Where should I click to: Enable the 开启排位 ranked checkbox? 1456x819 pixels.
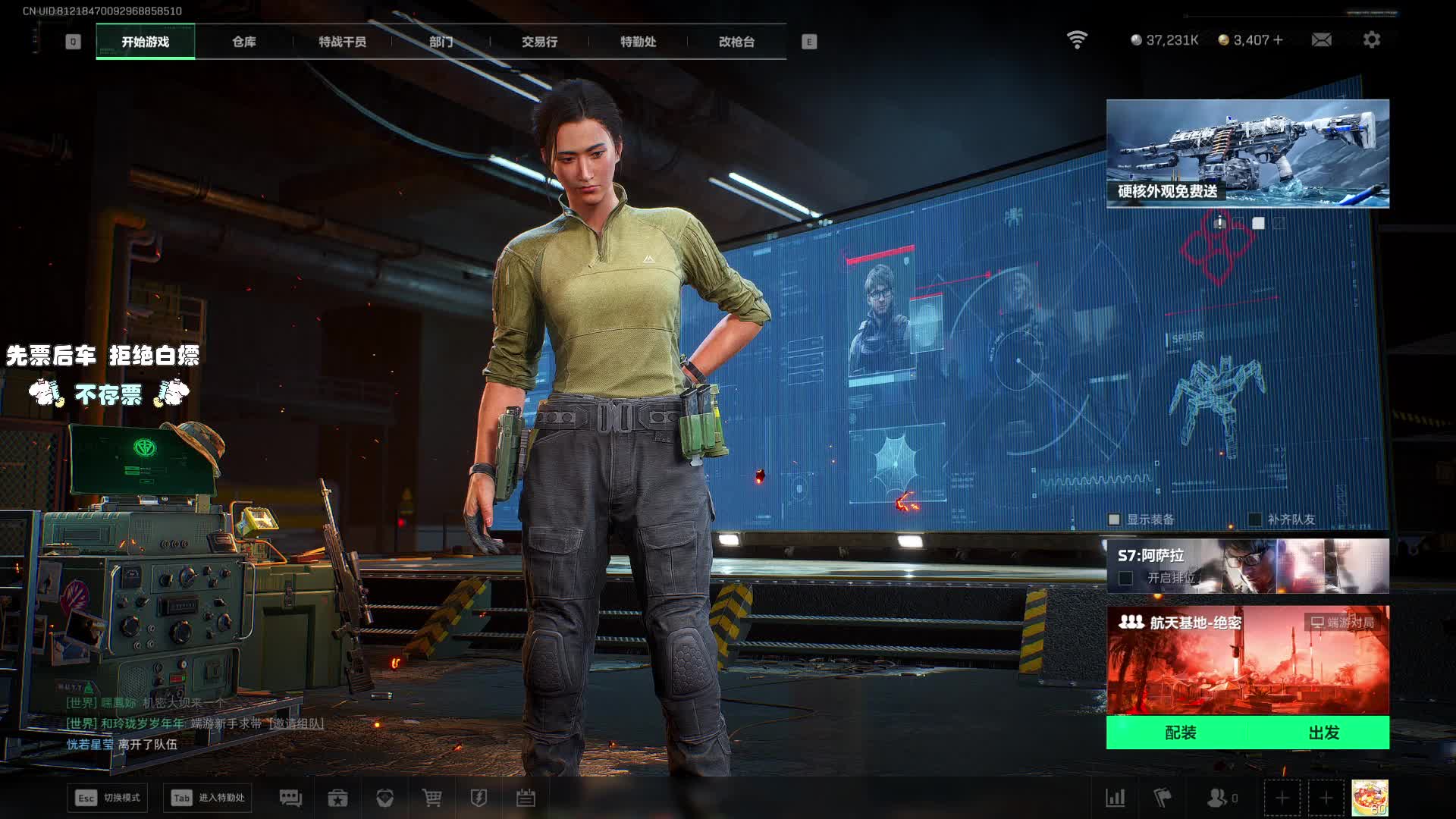[x=1126, y=579]
